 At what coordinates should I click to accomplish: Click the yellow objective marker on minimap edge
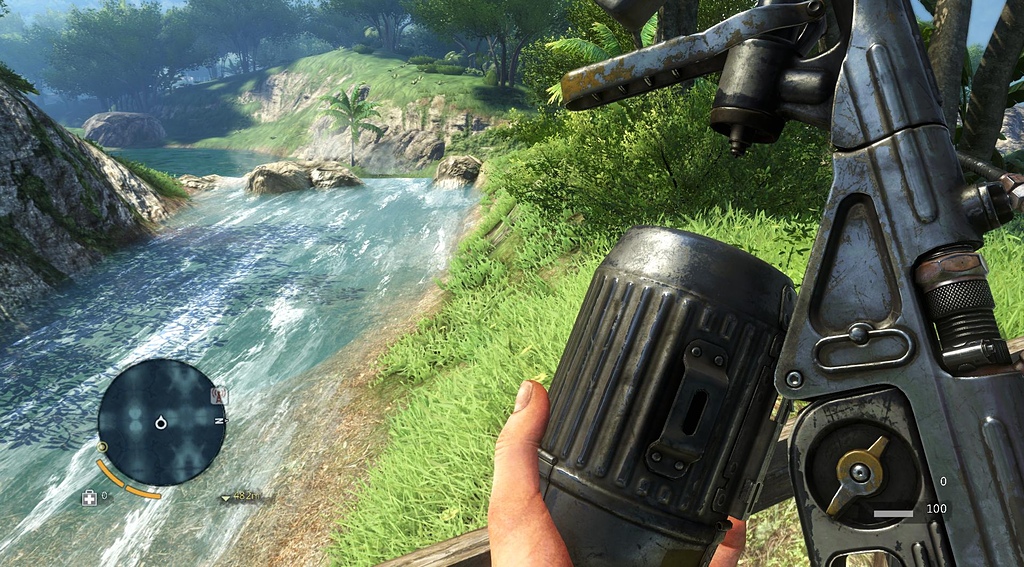coord(102,447)
